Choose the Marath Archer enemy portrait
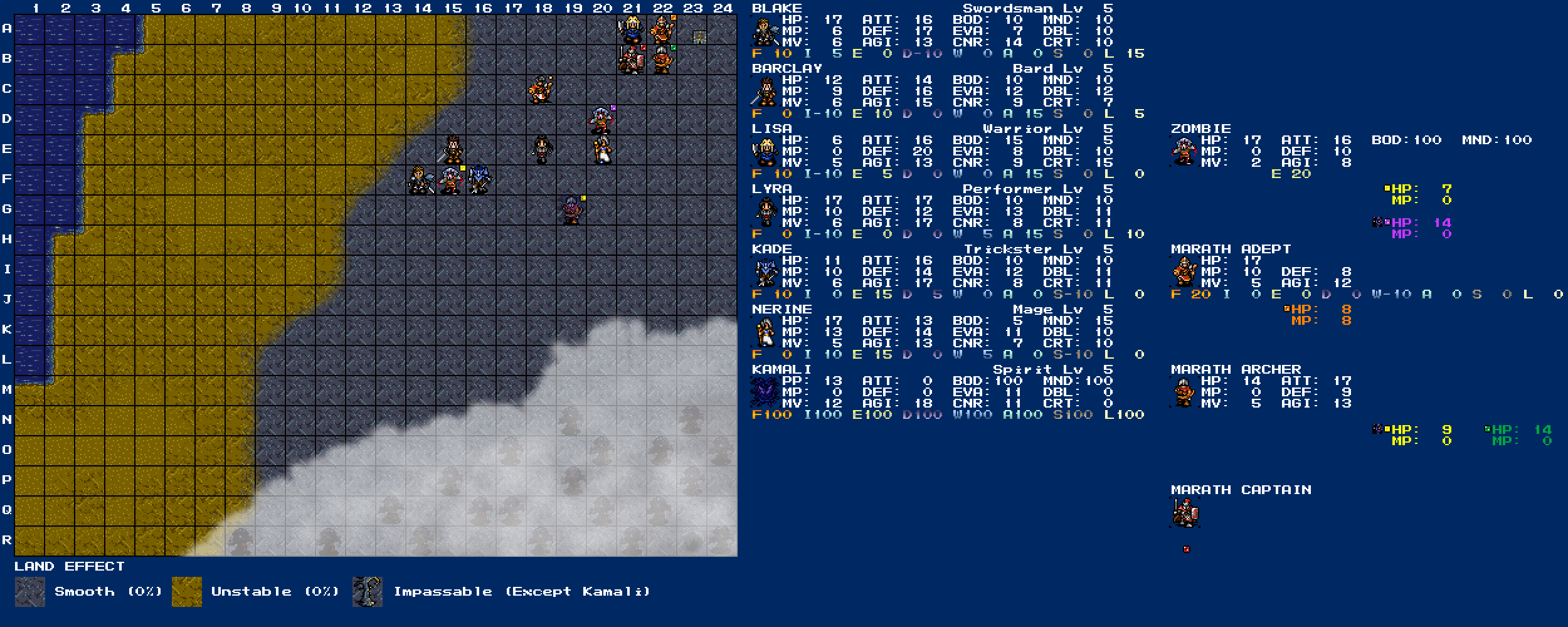1568x627 pixels. [x=1184, y=393]
